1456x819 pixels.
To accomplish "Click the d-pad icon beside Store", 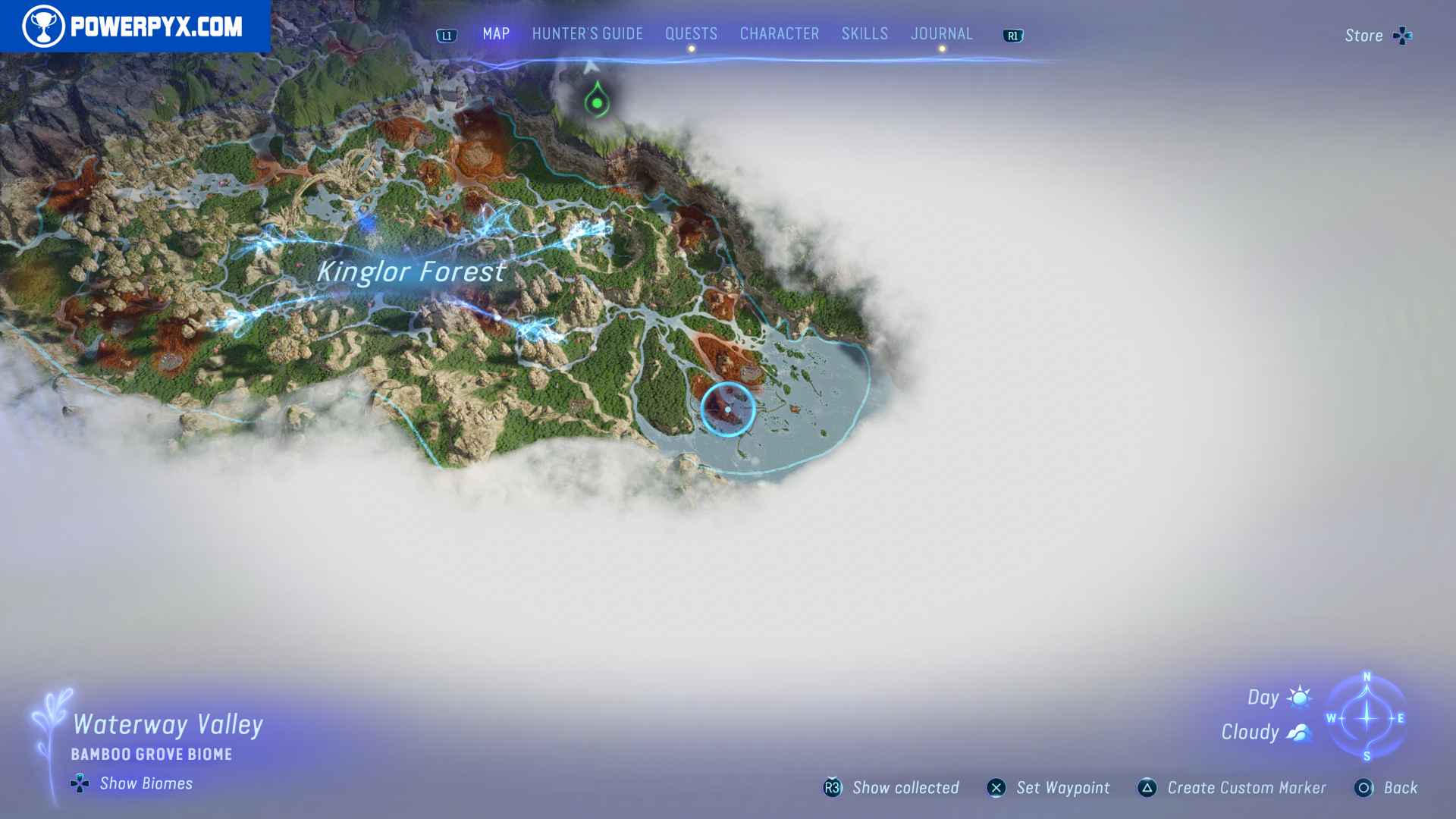I will pos(1403,35).
